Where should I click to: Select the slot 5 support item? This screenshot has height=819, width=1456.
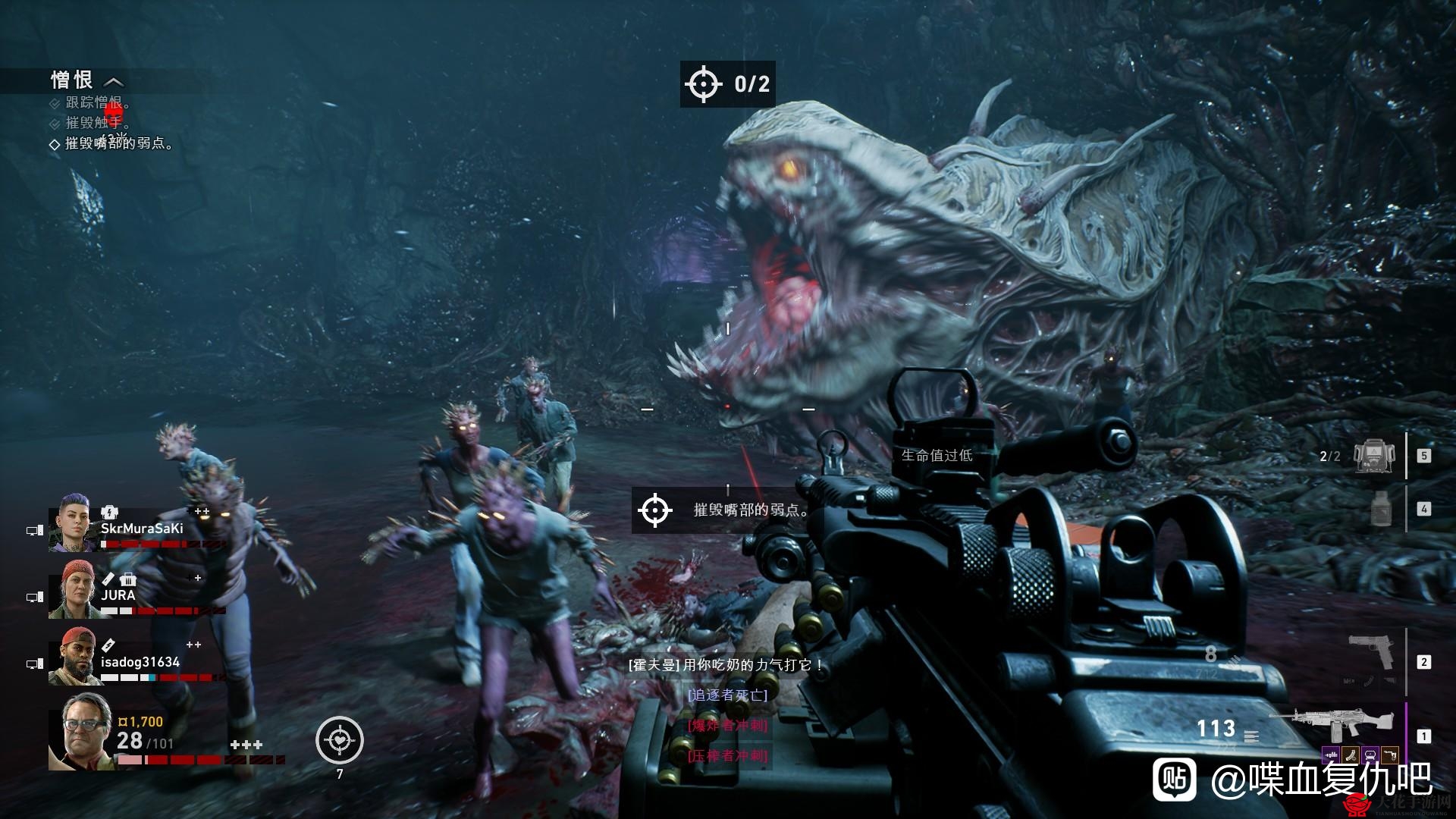[1373, 456]
